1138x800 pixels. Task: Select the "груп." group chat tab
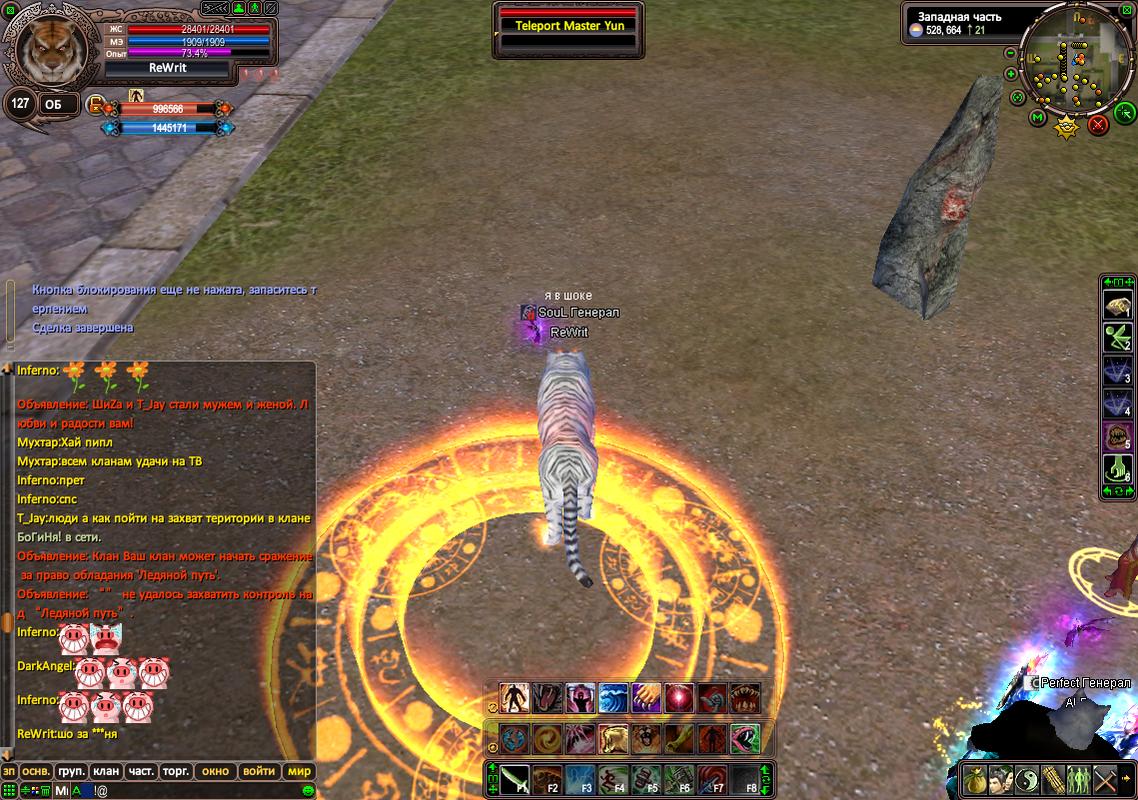71,771
